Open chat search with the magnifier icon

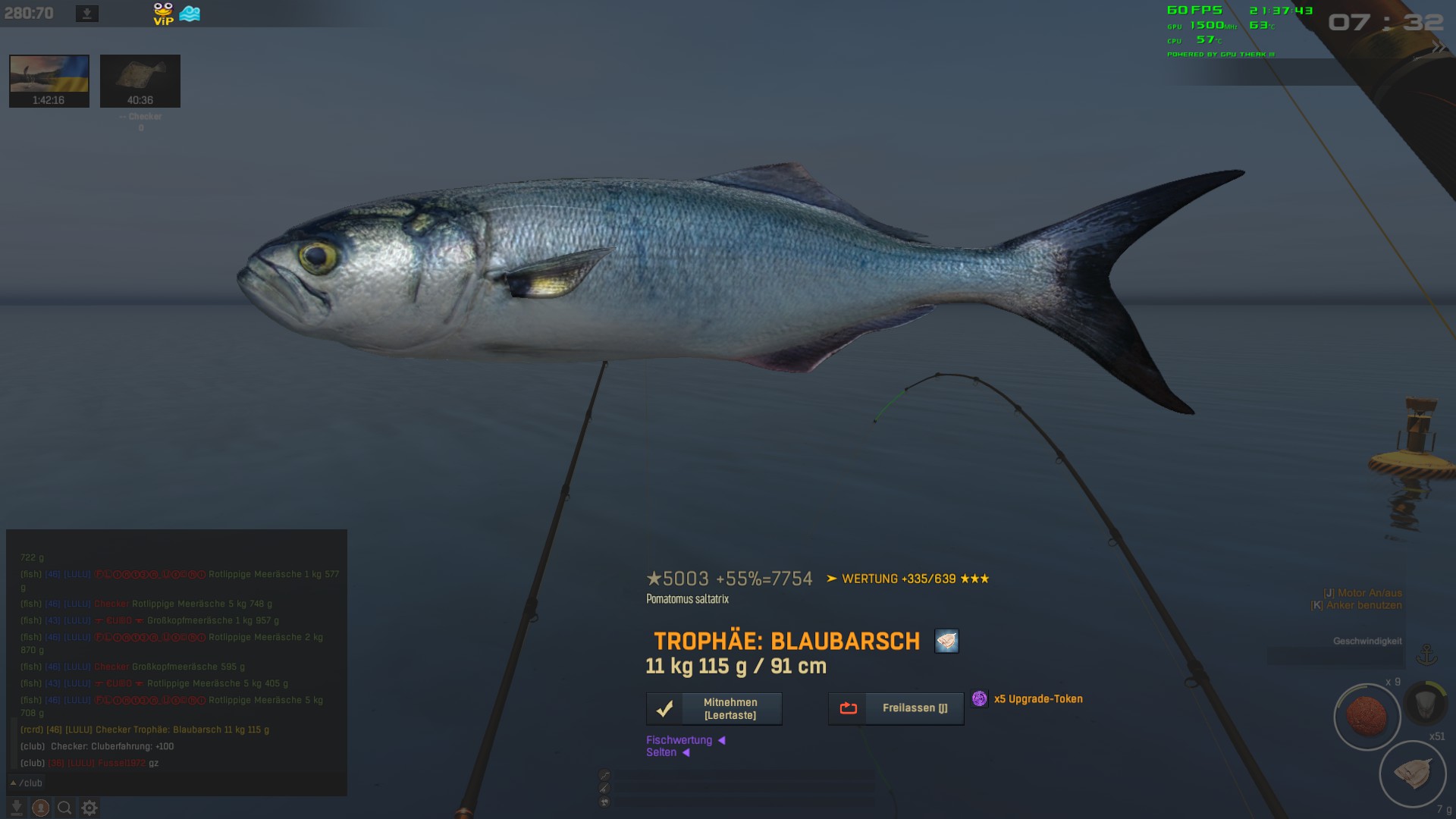click(65, 808)
